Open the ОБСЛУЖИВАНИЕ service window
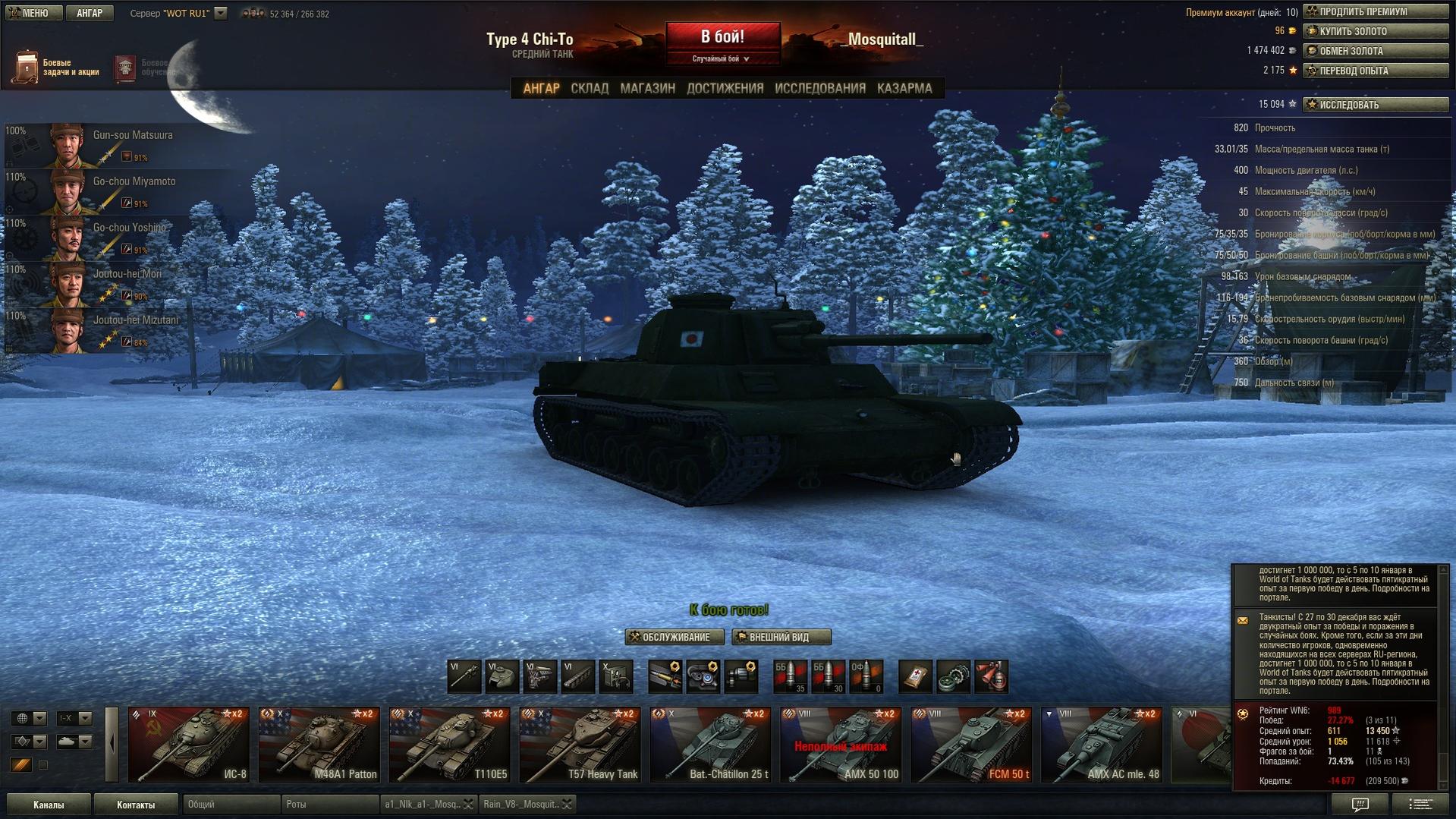This screenshot has height=819, width=1456. tap(674, 637)
